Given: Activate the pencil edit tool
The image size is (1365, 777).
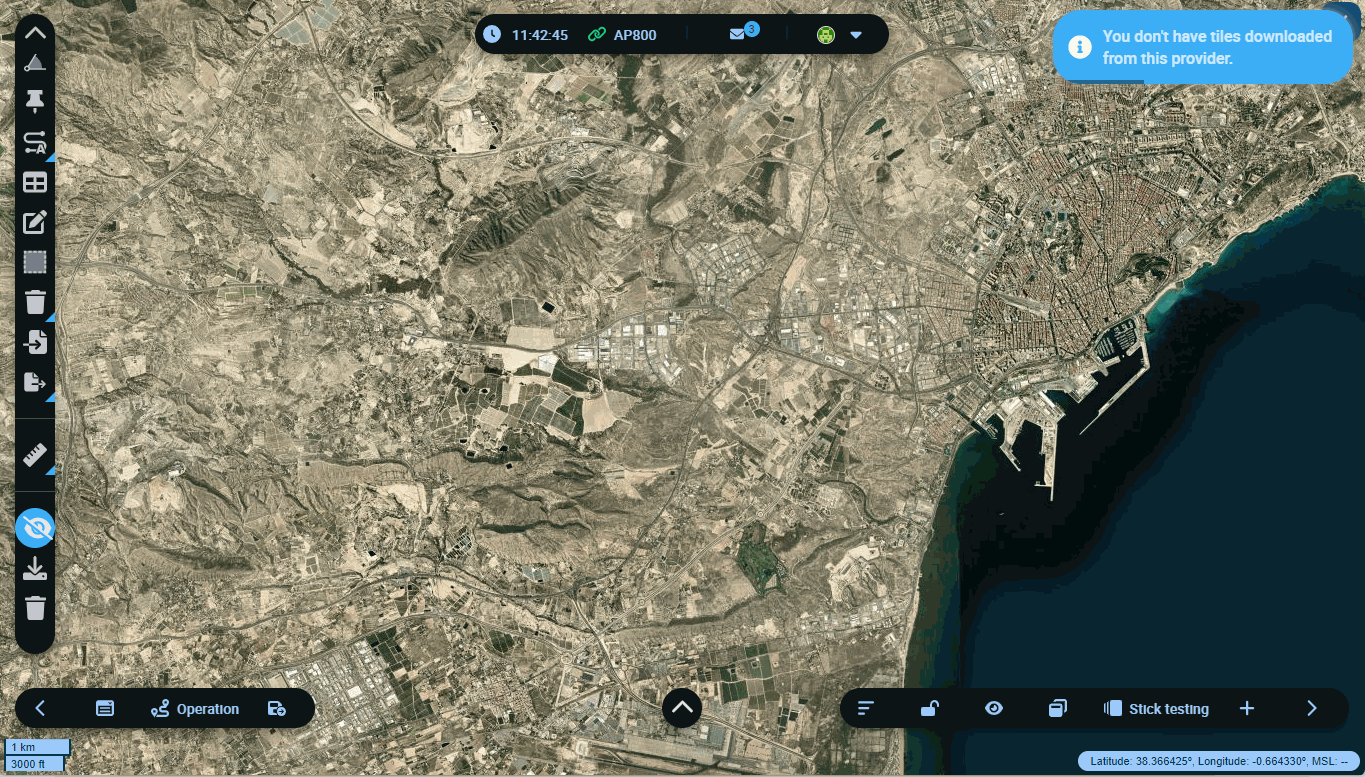Looking at the screenshot, I should click(x=35, y=222).
